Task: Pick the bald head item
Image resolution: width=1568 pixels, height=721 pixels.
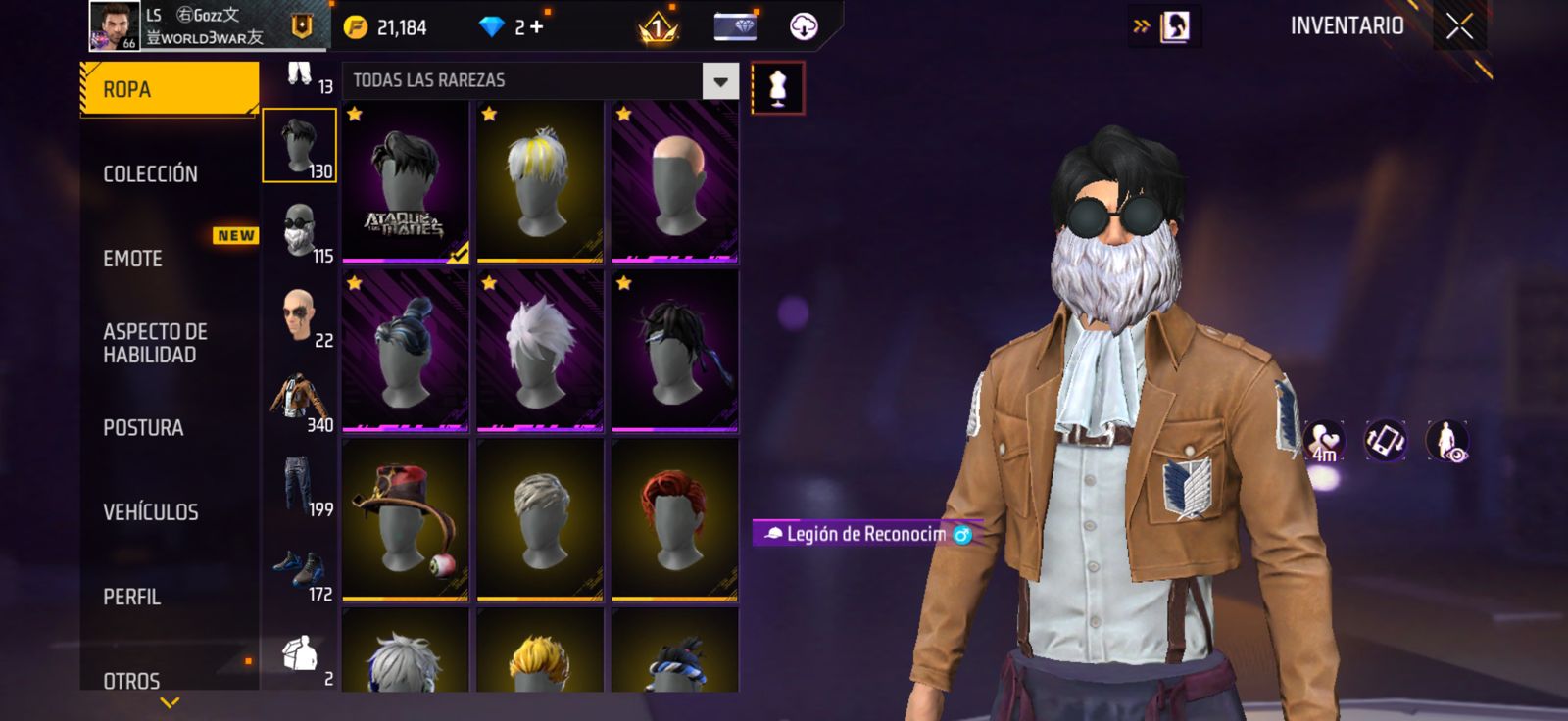Action: pyautogui.click(x=674, y=183)
